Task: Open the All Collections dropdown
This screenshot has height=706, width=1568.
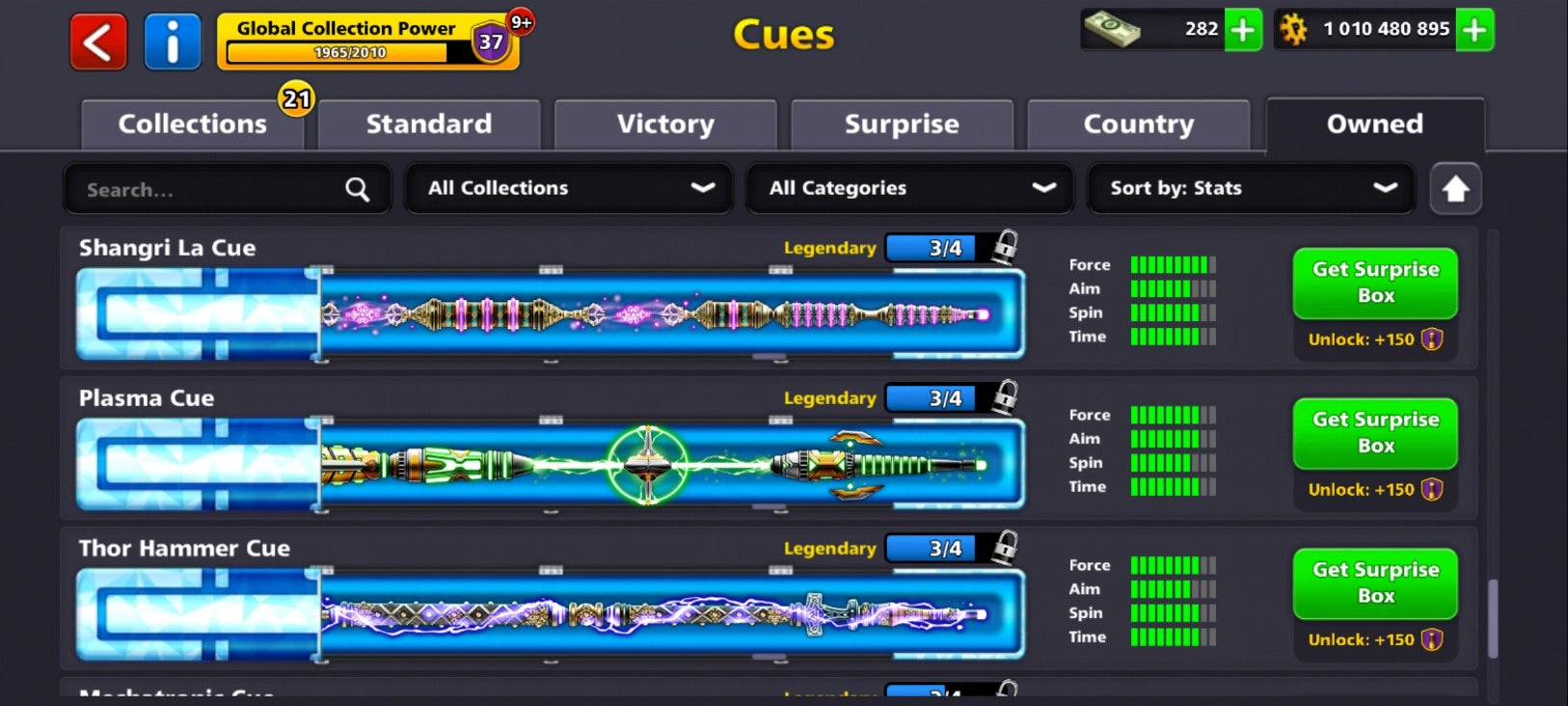Action: 568,188
